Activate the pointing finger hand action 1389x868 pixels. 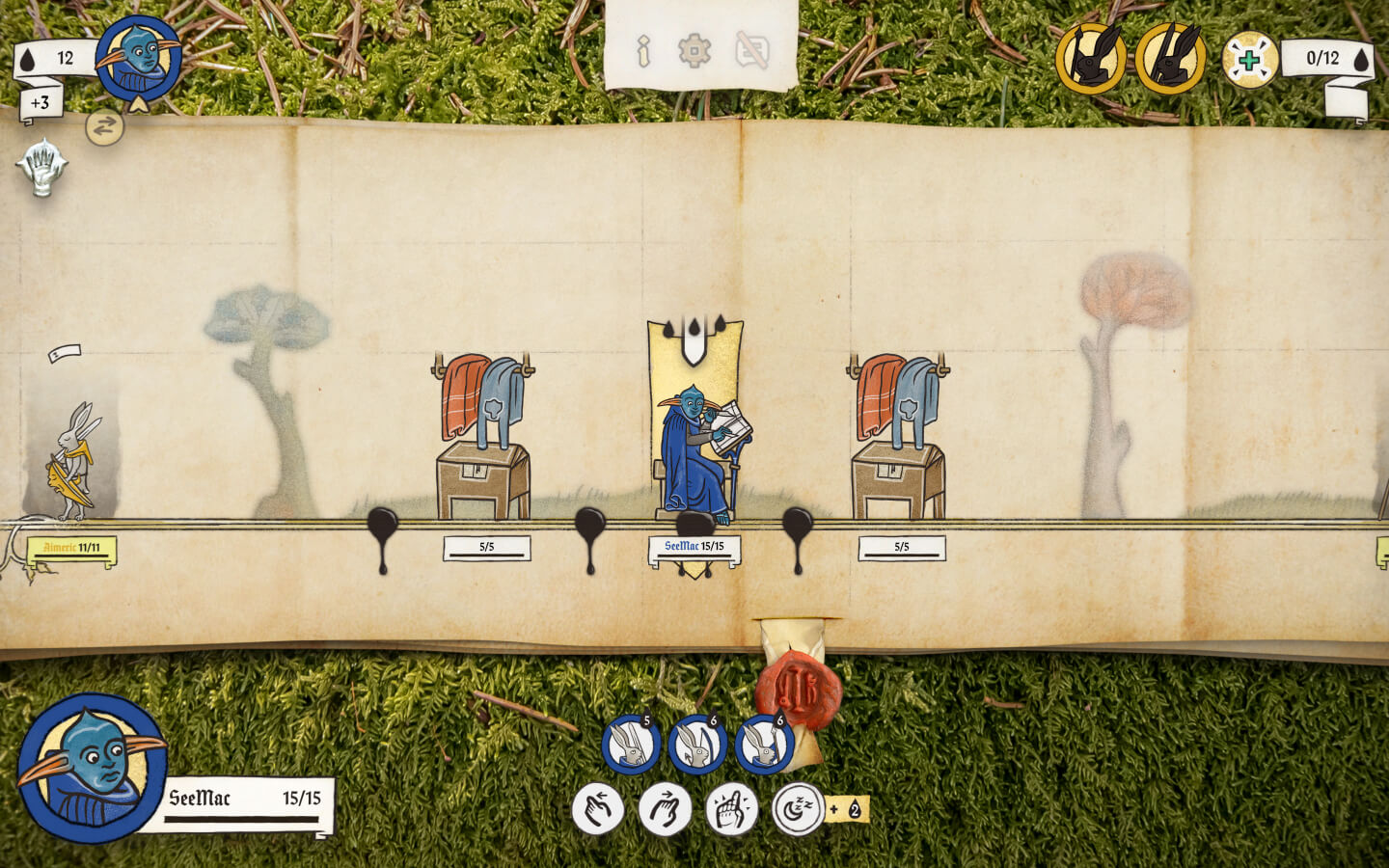click(x=731, y=809)
